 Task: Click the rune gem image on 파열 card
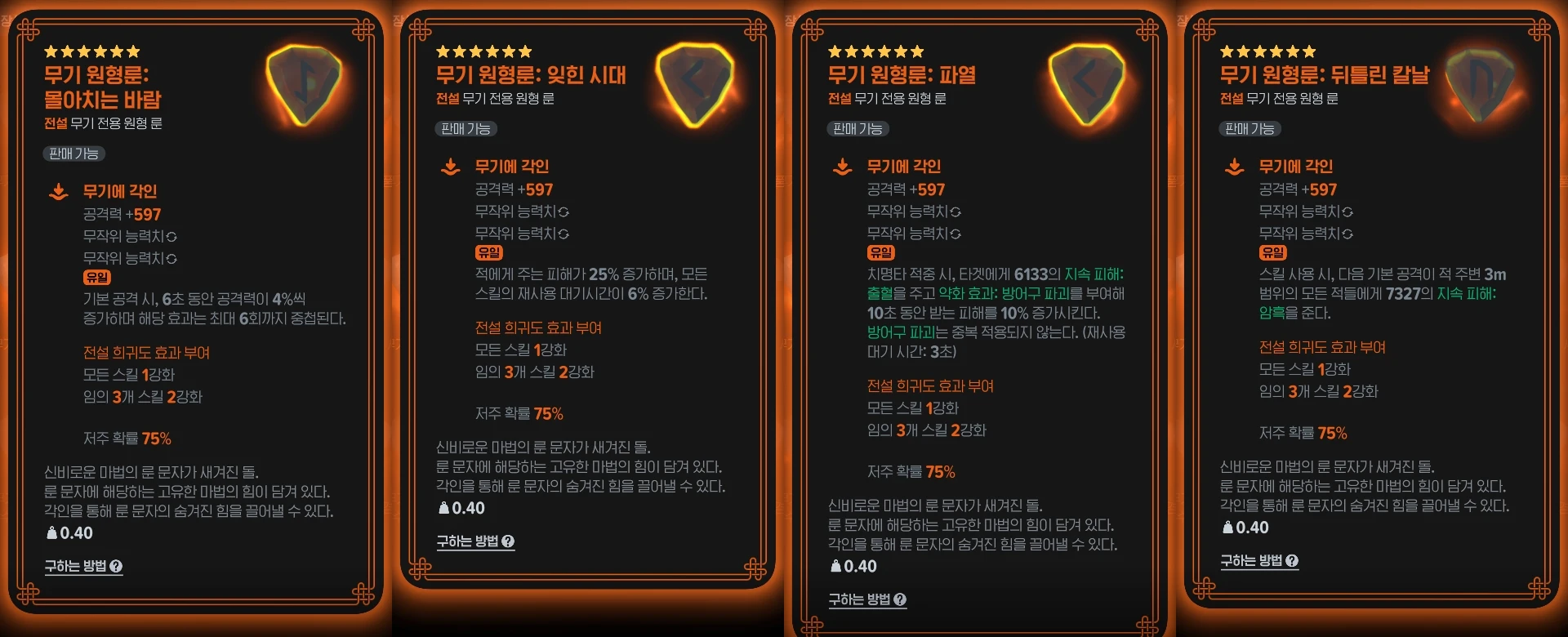(1086, 82)
